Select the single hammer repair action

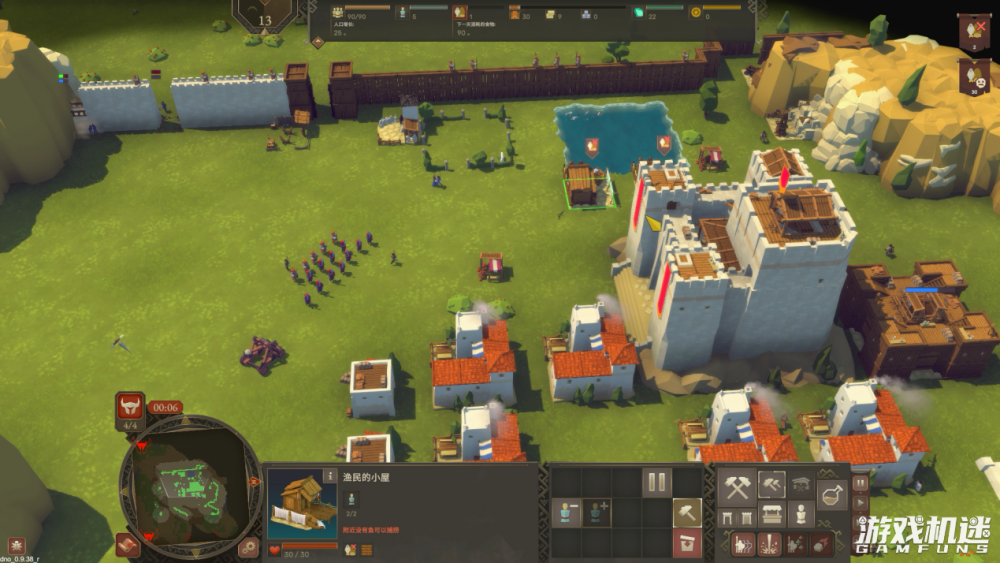pyautogui.click(x=686, y=513)
